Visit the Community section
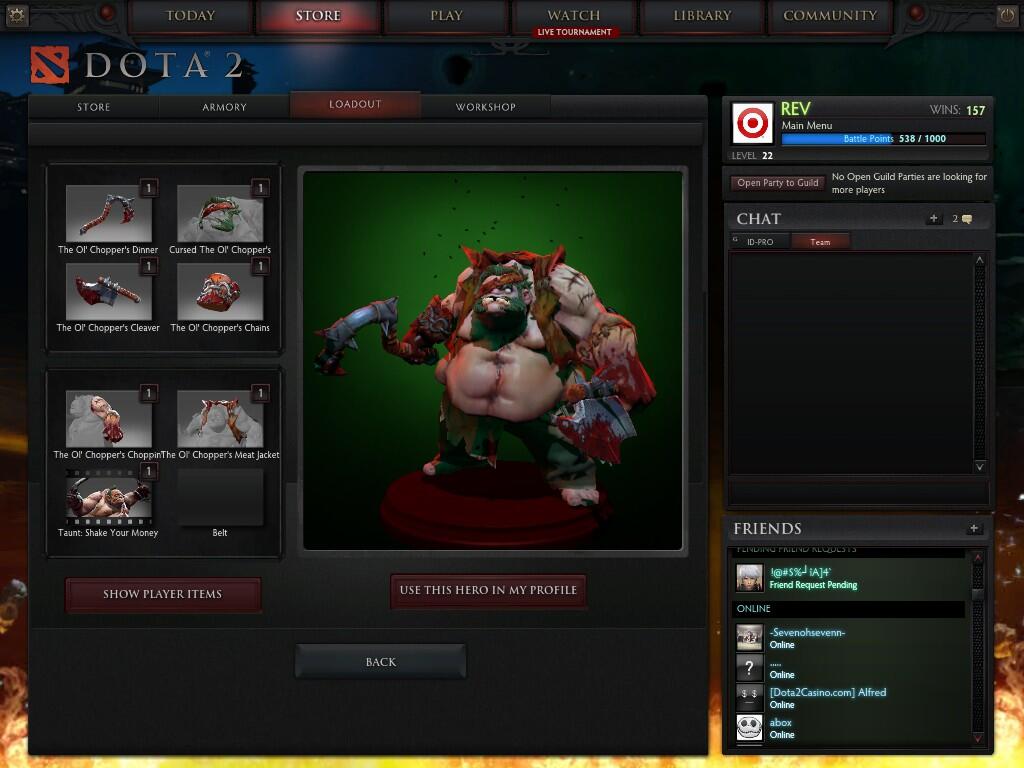The image size is (1024, 768). pyautogui.click(x=830, y=16)
